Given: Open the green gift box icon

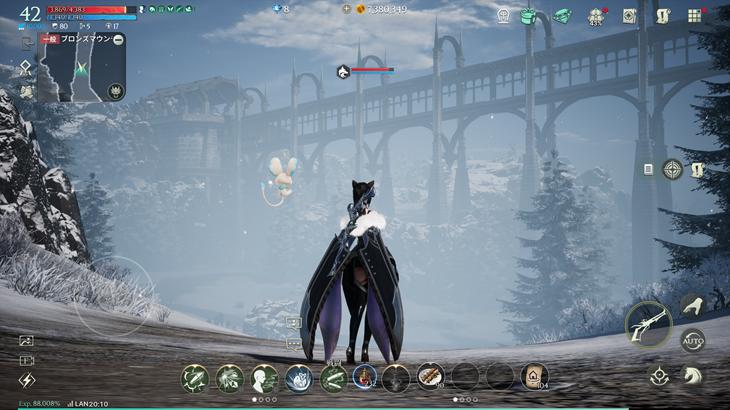Looking at the screenshot, I should [528, 16].
